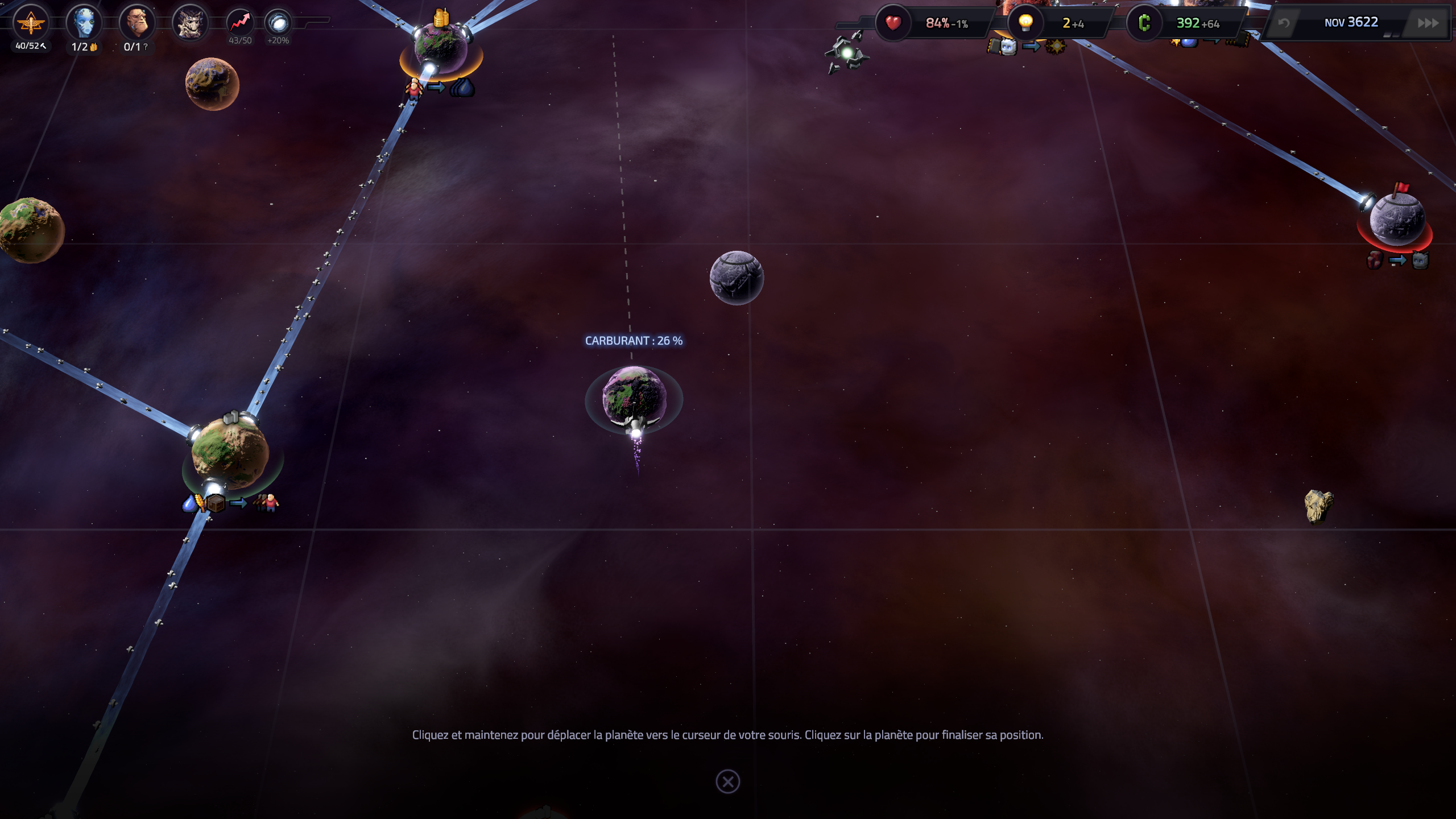Click the green credits currency icon
The image size is (1456, 819).
click(x=1144, y=23)
